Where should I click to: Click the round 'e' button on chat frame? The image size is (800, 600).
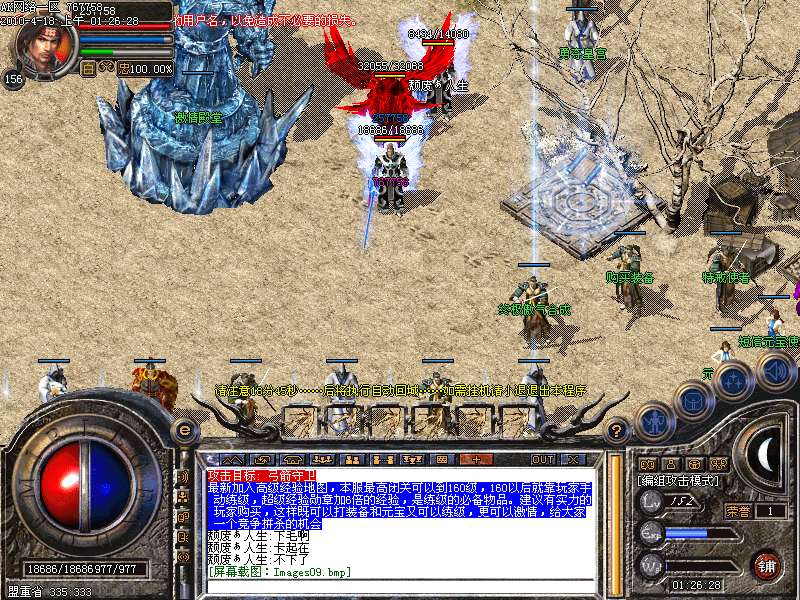[x=184, y=429]
